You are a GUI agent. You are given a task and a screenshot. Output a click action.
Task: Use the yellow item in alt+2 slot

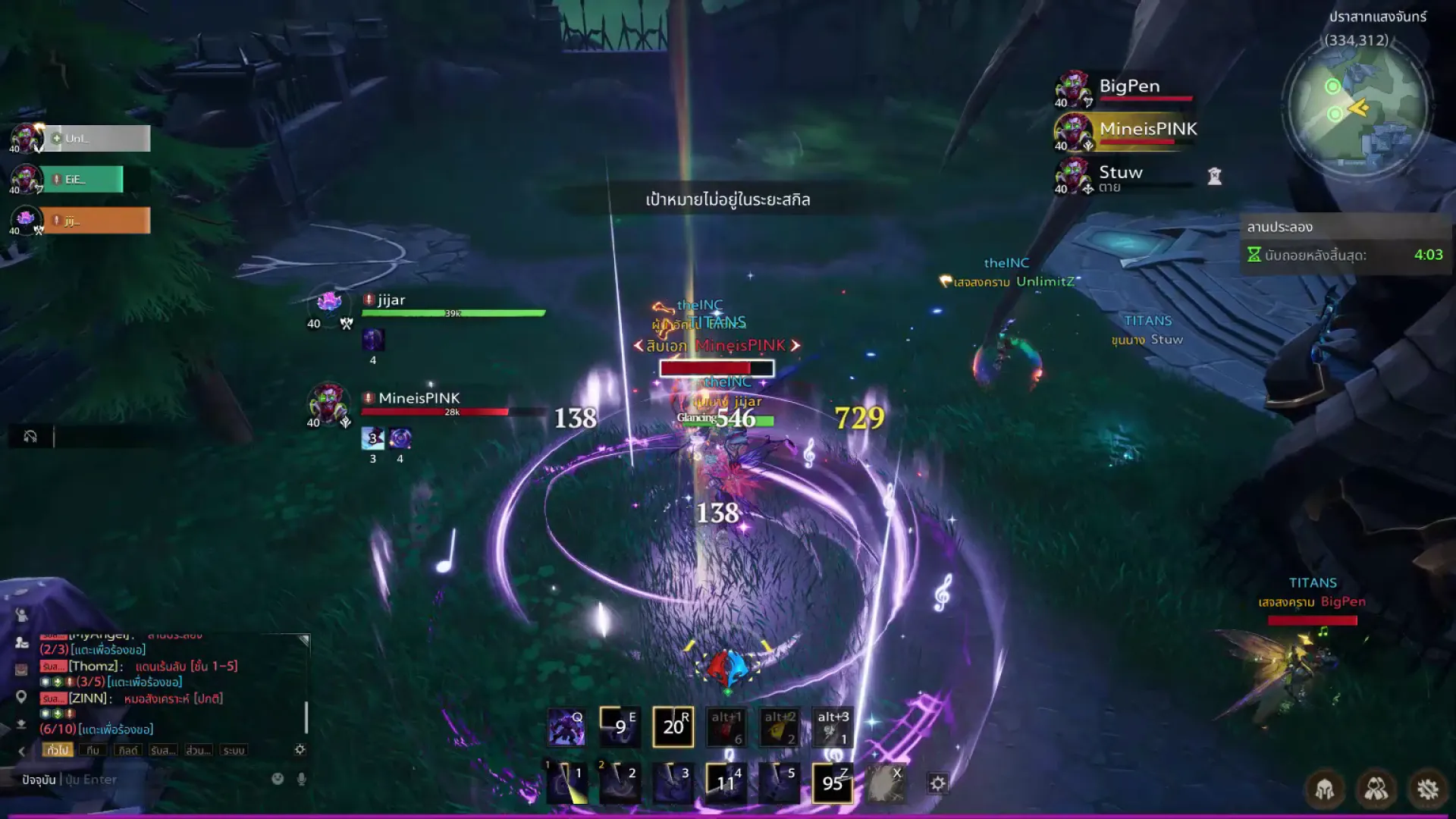[x=779, y=727]
